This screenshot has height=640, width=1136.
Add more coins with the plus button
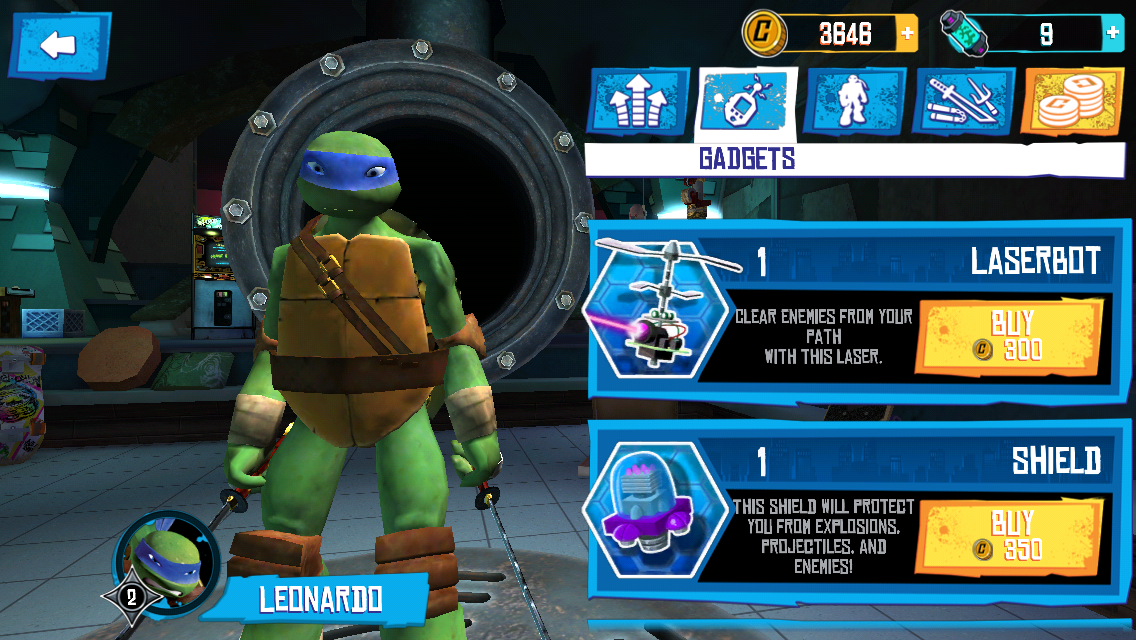[x=907, y=34]
